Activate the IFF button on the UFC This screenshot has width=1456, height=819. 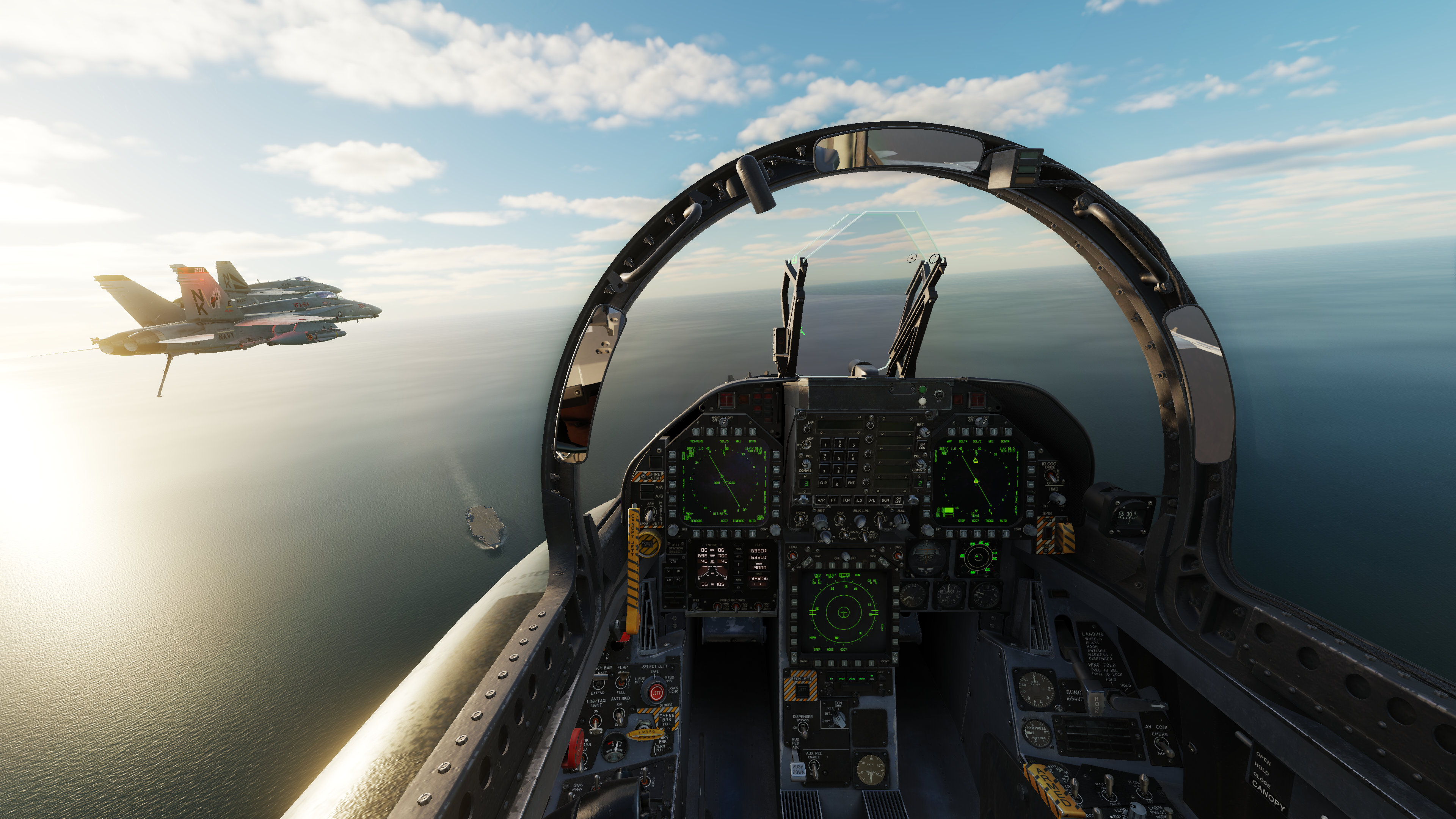point(833,500)
